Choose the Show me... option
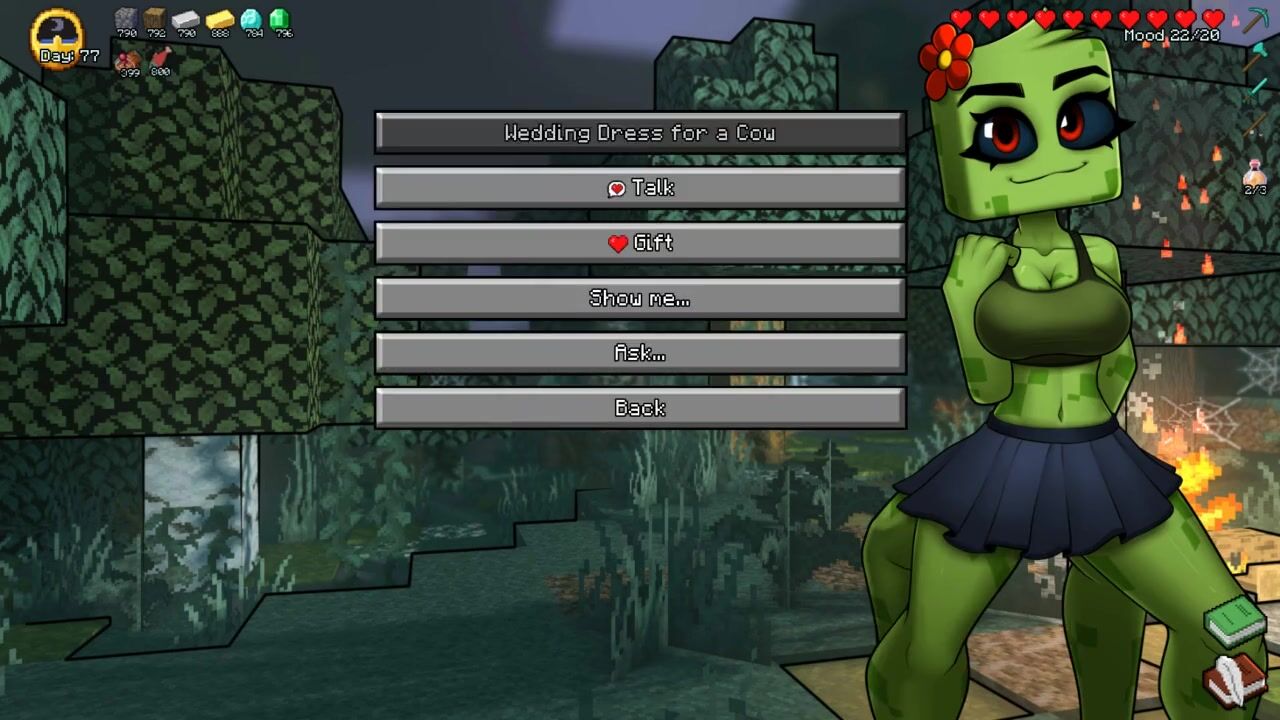The image size is (1280, 720). [x=640, y=298]
